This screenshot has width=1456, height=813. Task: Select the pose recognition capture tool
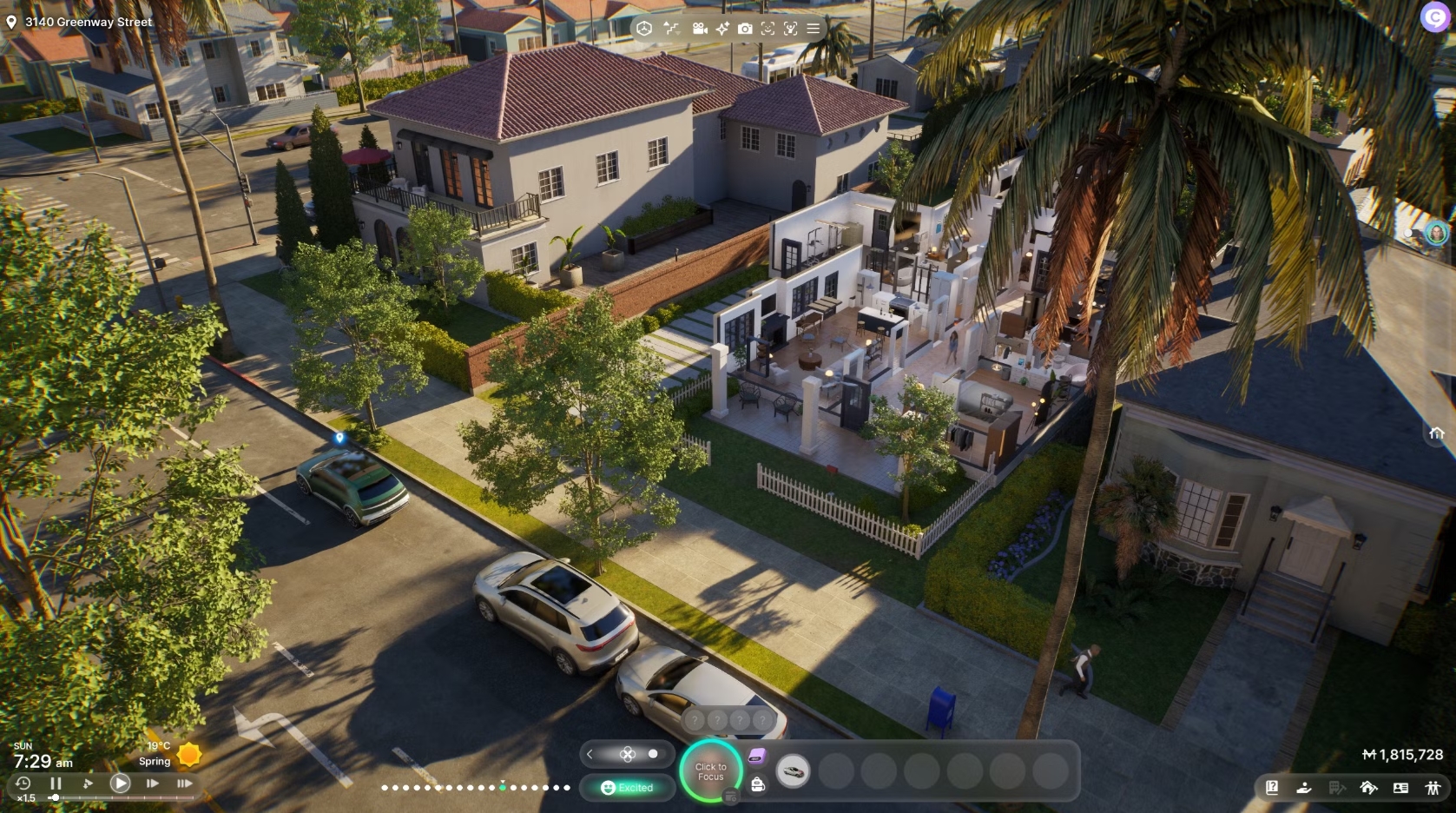pyautogui.click(x=790, y=29)
